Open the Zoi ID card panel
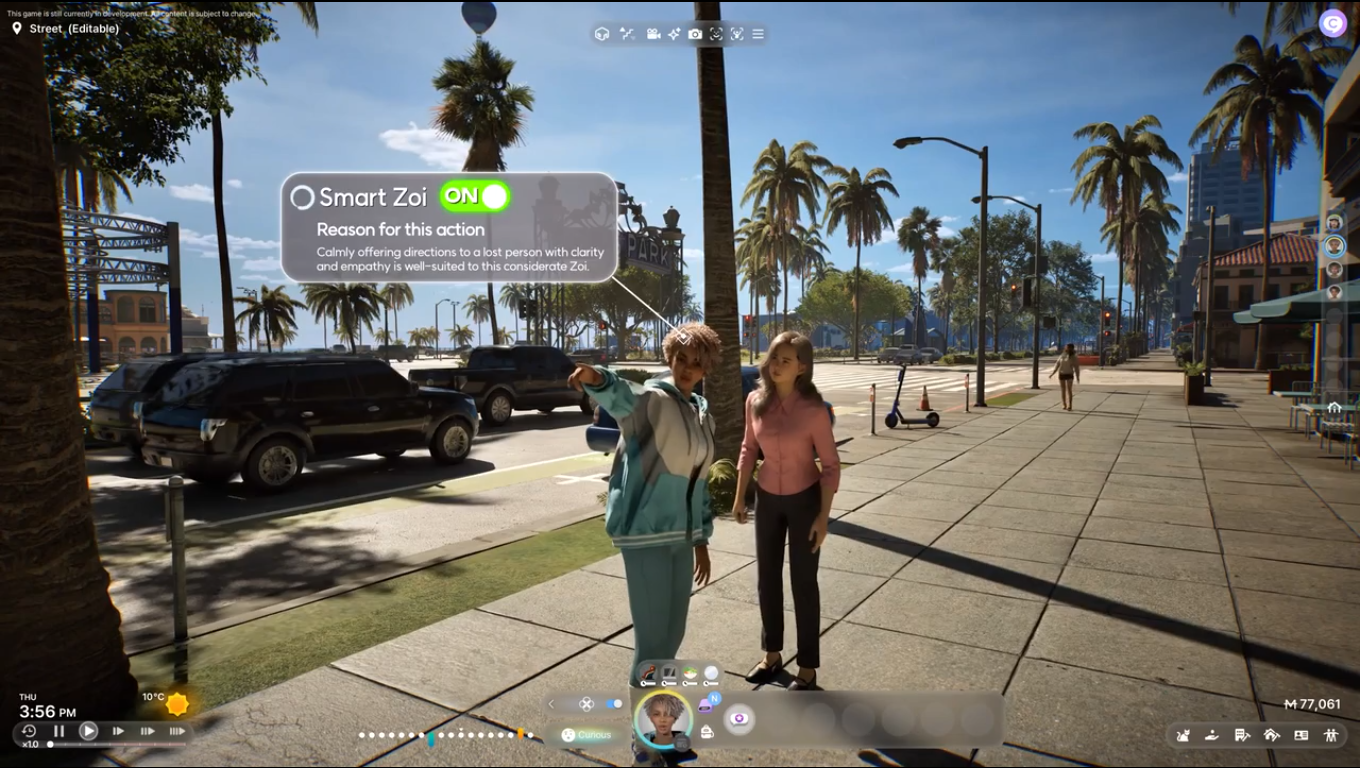This screenshot has width=1360, height=768. (x=1301, y=735)
